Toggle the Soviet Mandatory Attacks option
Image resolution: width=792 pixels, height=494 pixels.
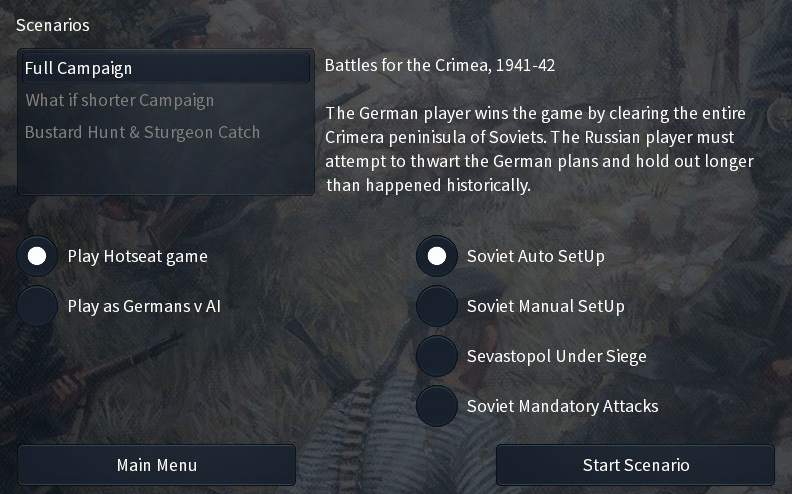pyautogui.click(x=436, y=406)
